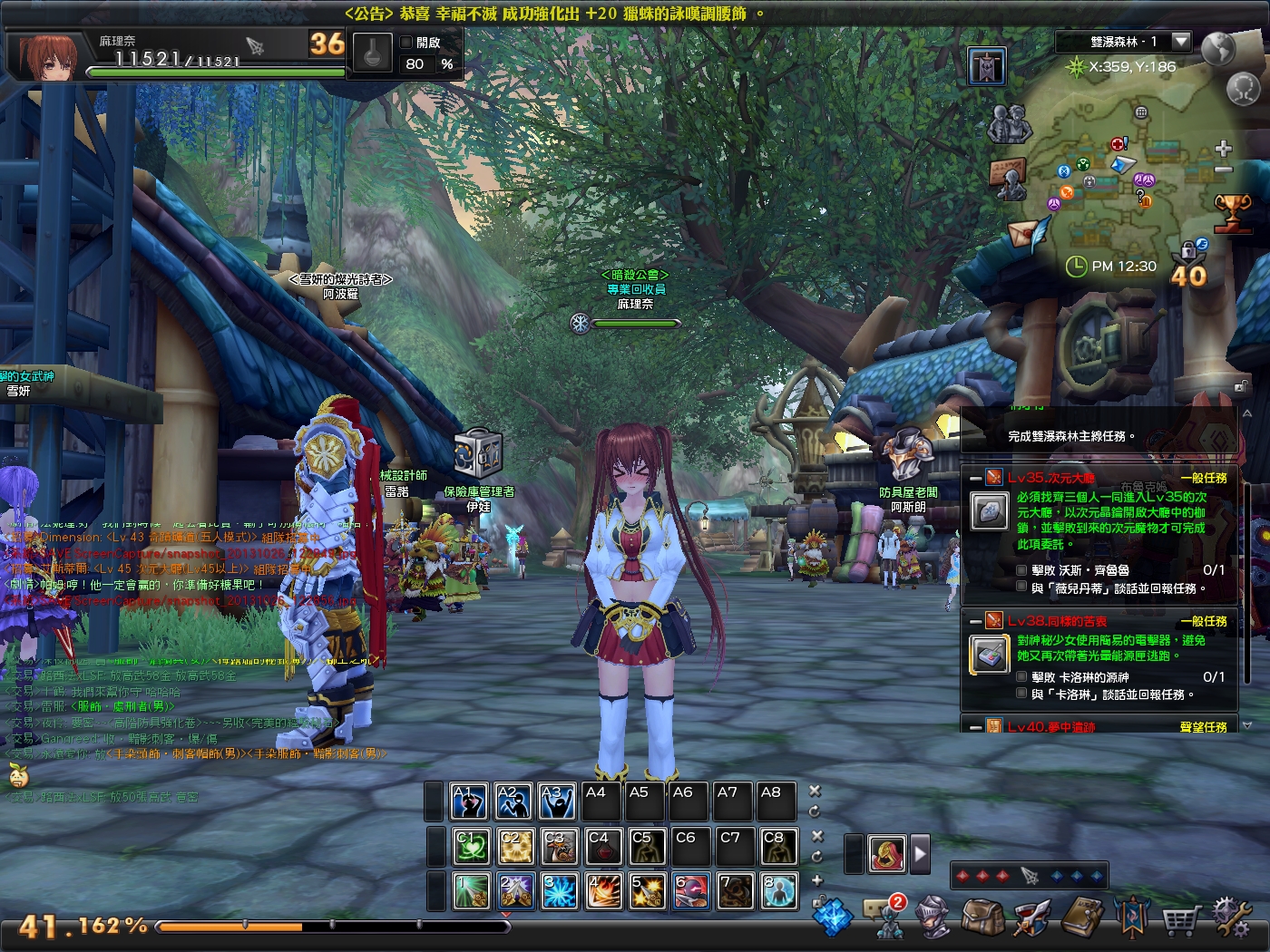Collapse the Lv35.次元大廳 quest entry
This screenshot has height=952, width=1270.
974,479
